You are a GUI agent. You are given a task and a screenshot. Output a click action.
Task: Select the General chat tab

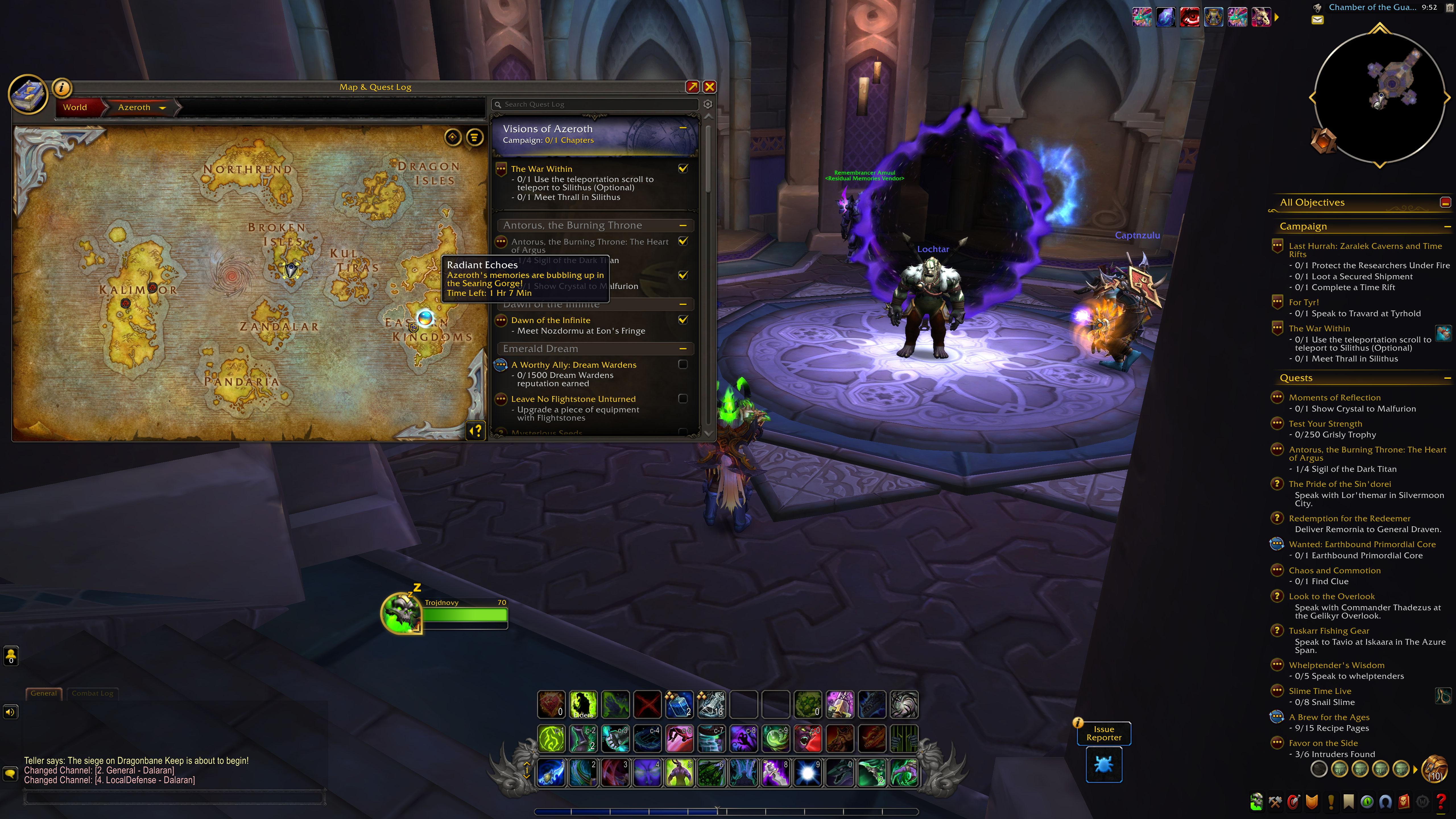click(x=44, y=694)
